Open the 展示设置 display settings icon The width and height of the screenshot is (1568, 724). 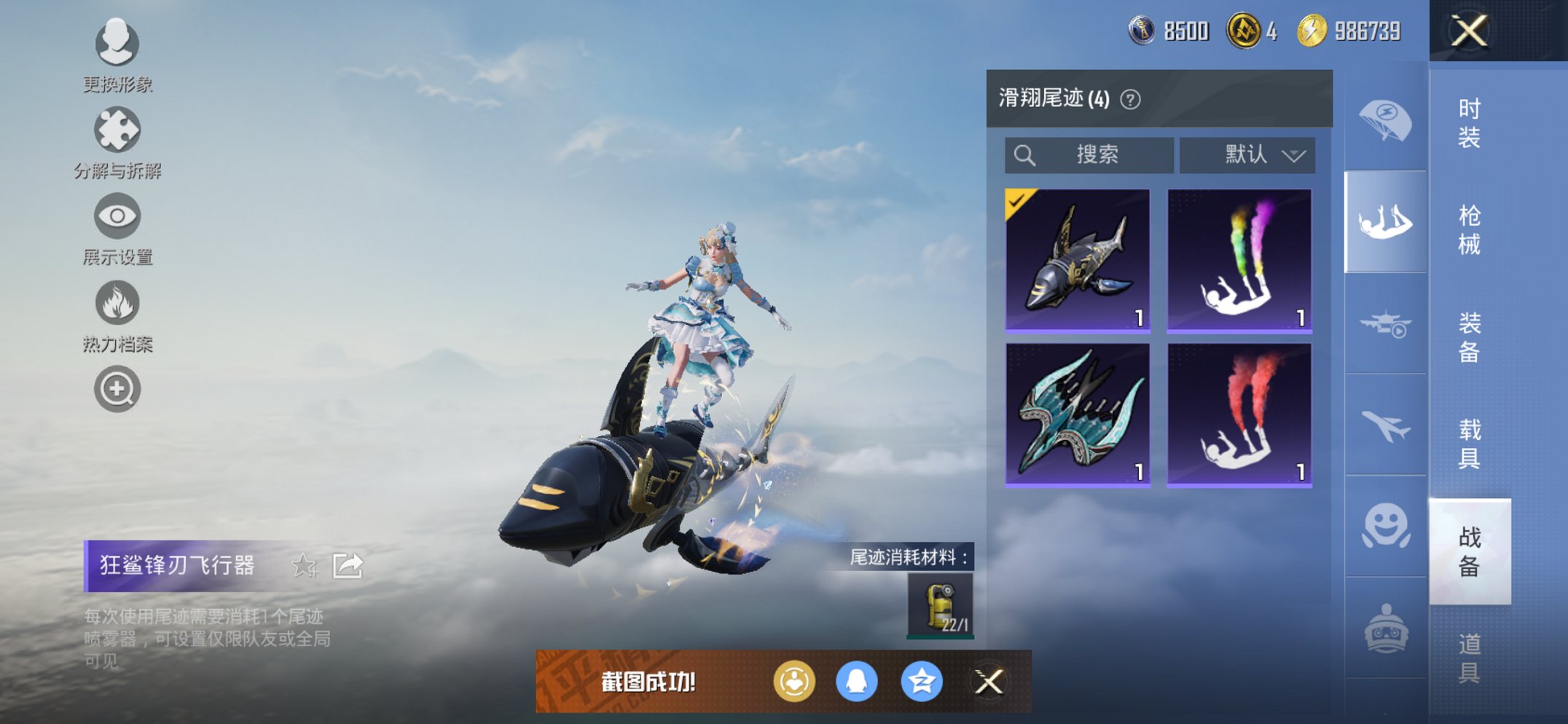pyautogui.click(x=117, y=217)
